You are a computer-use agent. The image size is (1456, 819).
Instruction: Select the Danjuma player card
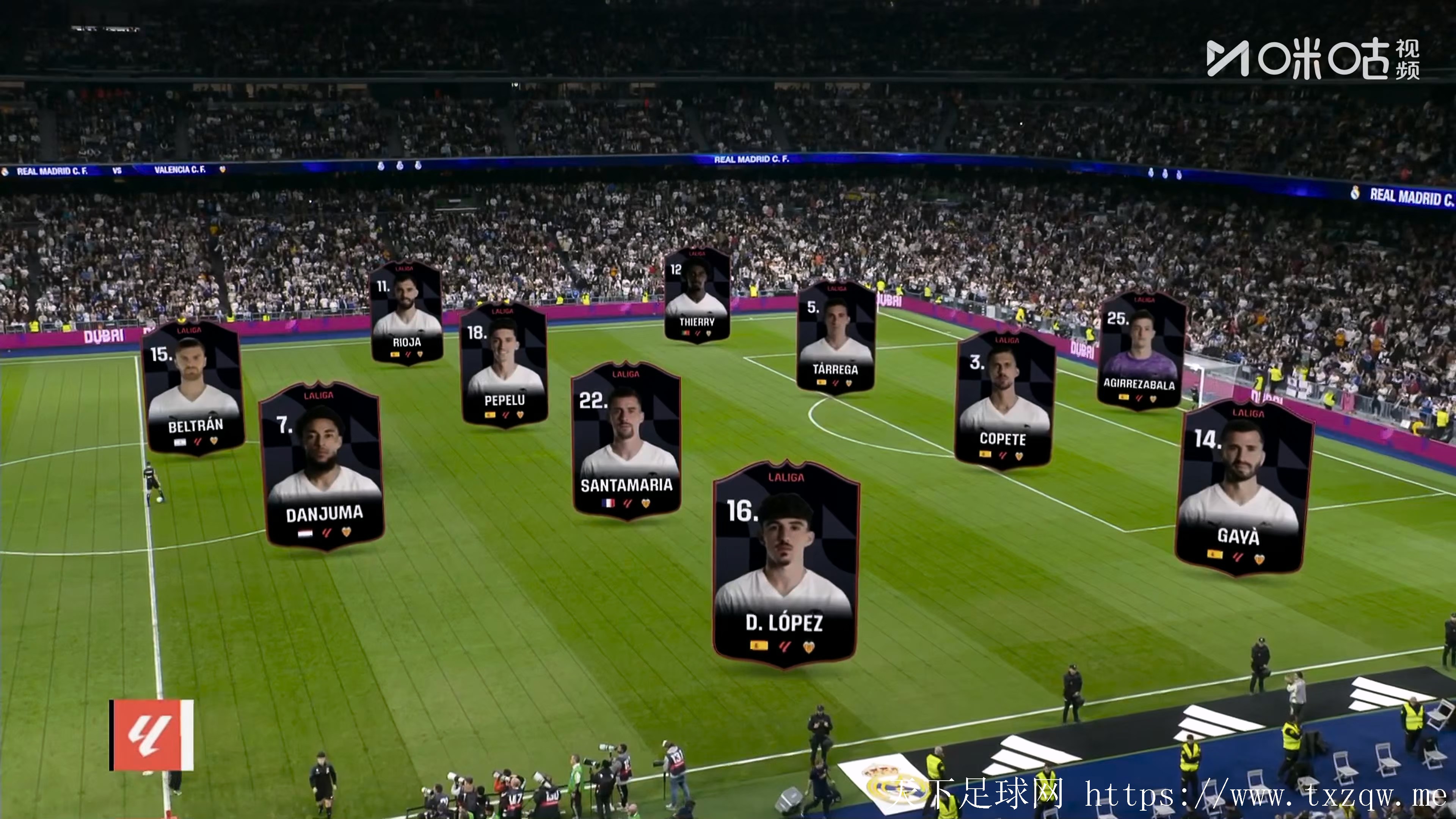[322, 466]
